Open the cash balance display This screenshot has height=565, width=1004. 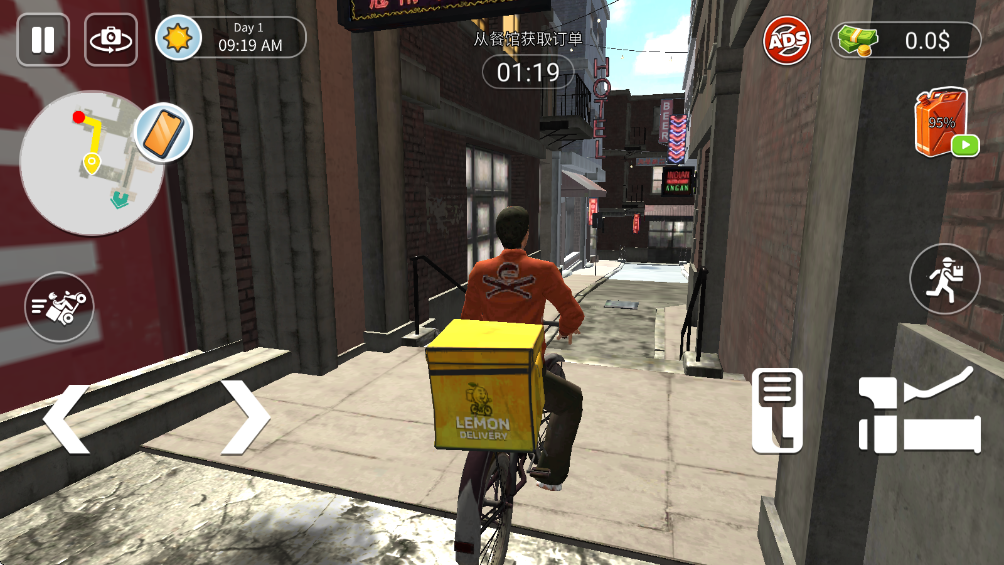pyautogui.click(x=906, y=41)
